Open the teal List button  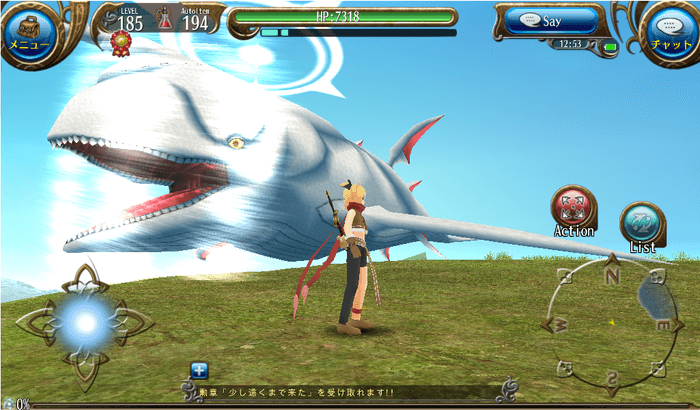[x=641, y=223]
